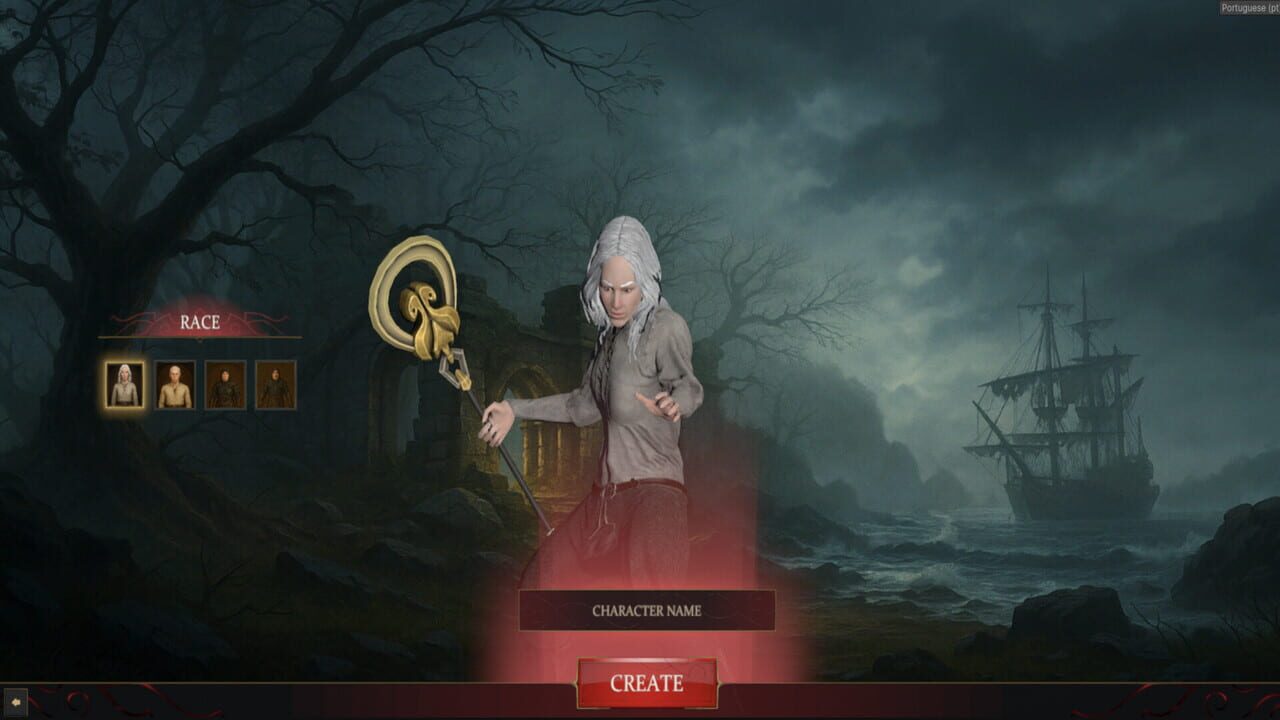This screenshot has height=720, width=1280.
Task: Click the small chevron beneath the RACE divider line
Action: coord(199,339)
